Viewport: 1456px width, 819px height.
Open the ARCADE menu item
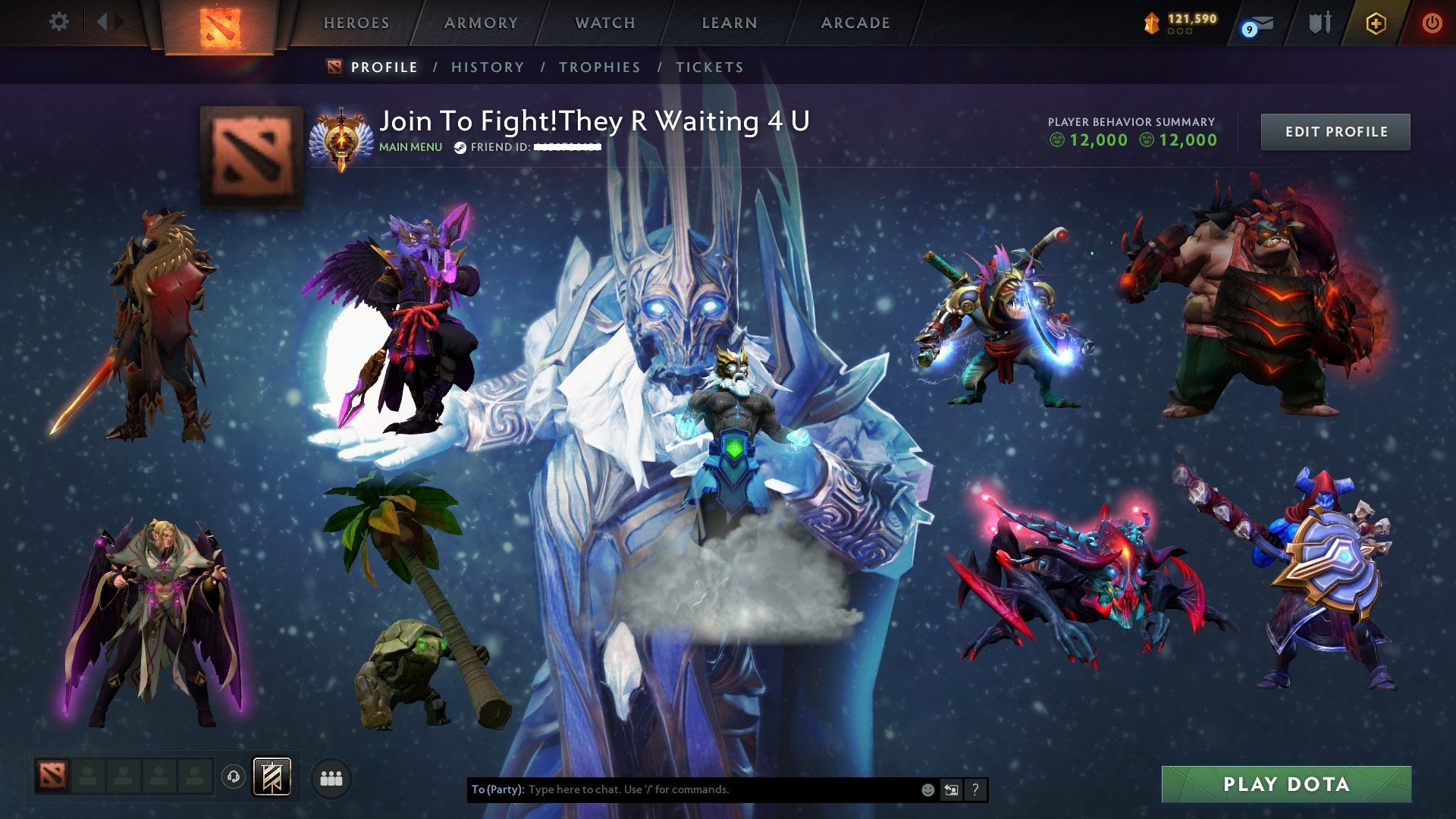pyautogui.click(x=855, y=23)
